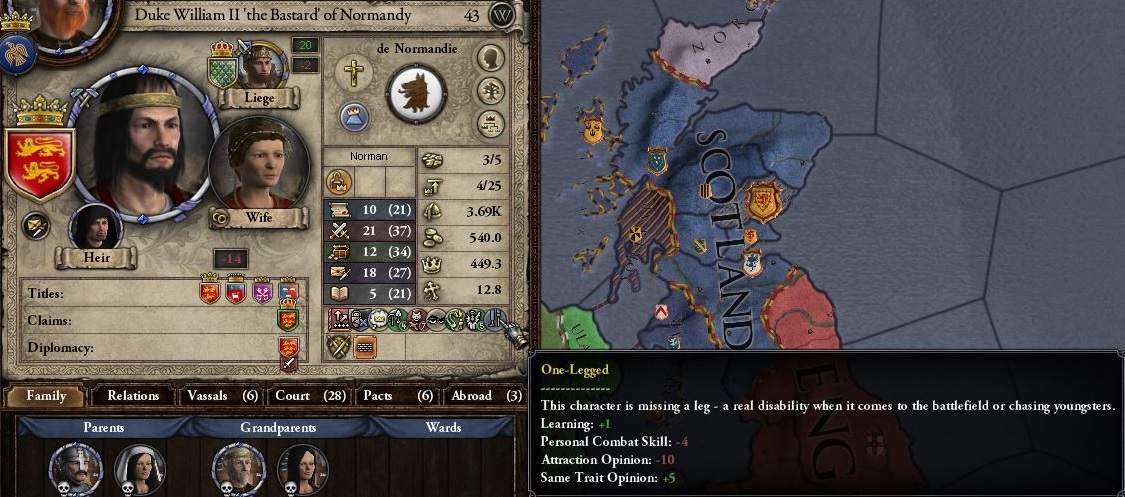Image resolution: width=1125 pixels, height=497 pixels.
Task: View the white-veiled mother's portrait
Action: 139,468
